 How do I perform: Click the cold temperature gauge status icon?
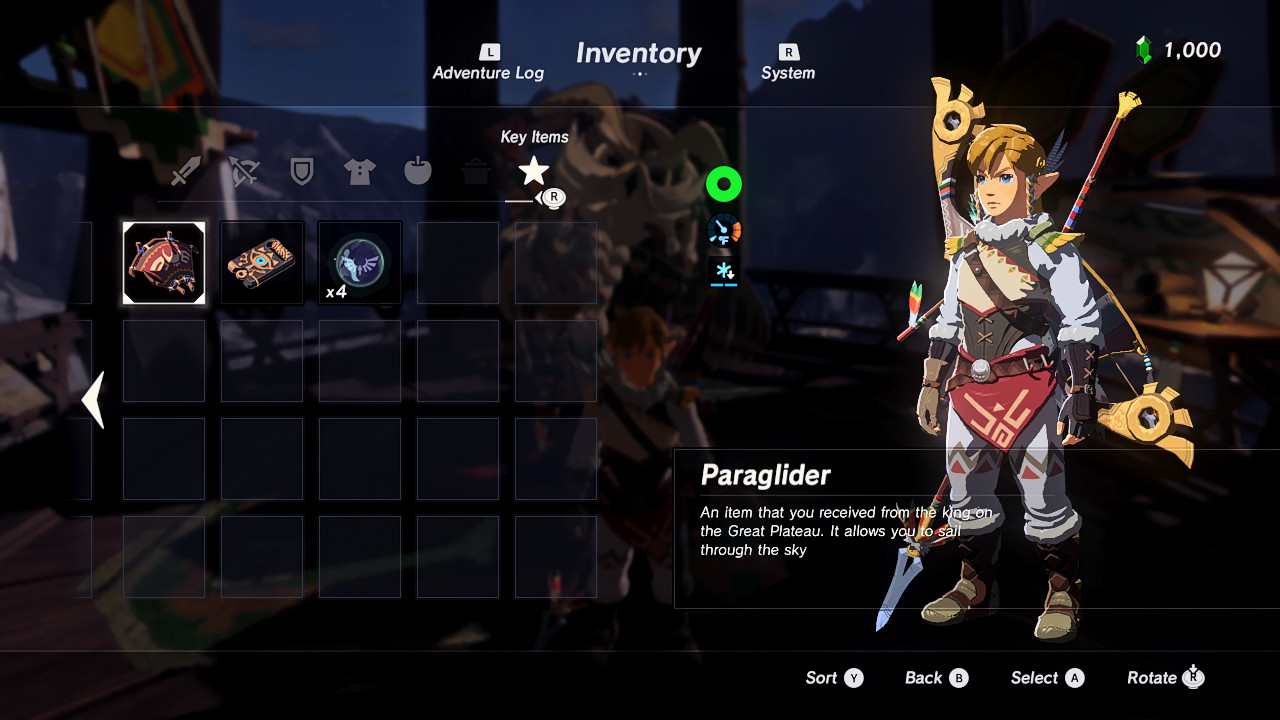[723, 229]
